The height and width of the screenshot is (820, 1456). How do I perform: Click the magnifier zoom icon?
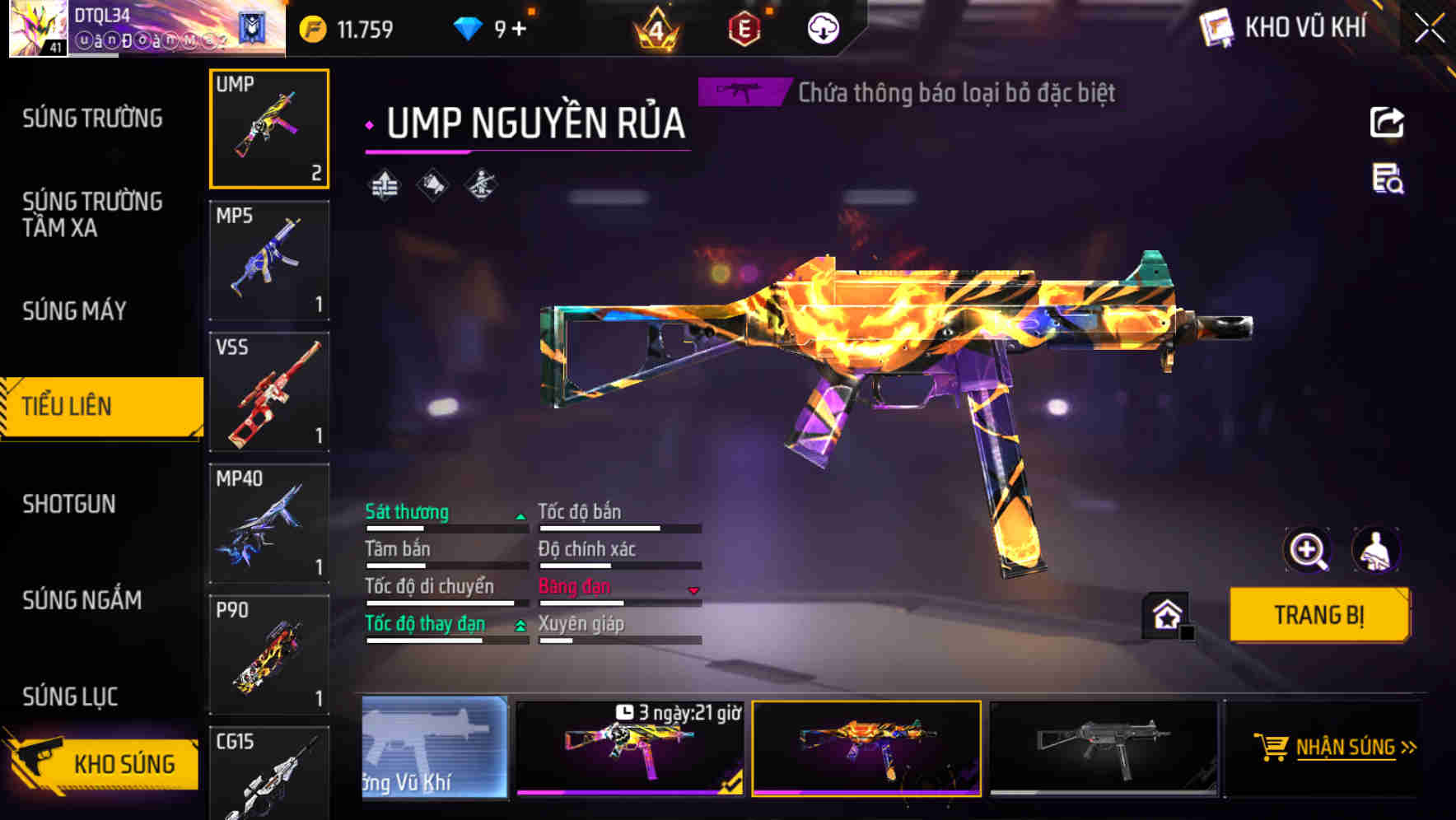[x=1307, y=550]
